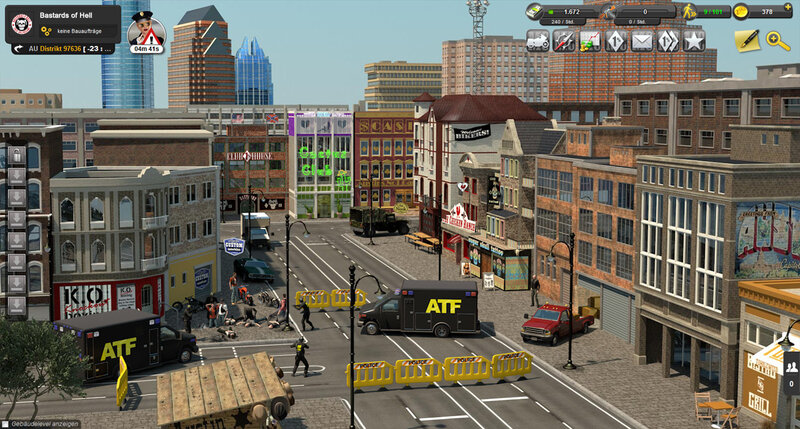Open the statistics chart with coins button
Image resolution: width=800 pixels, height=429 pixels.
[590, 41]
